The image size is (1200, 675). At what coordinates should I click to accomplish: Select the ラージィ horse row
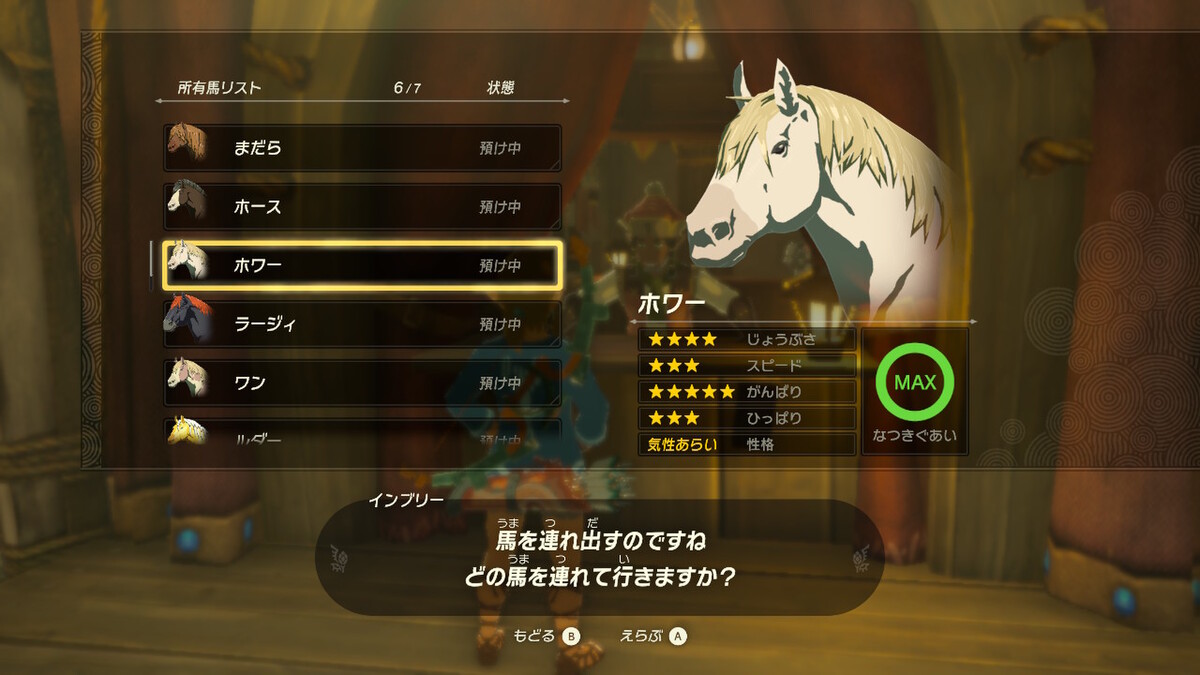click(362, 324)
